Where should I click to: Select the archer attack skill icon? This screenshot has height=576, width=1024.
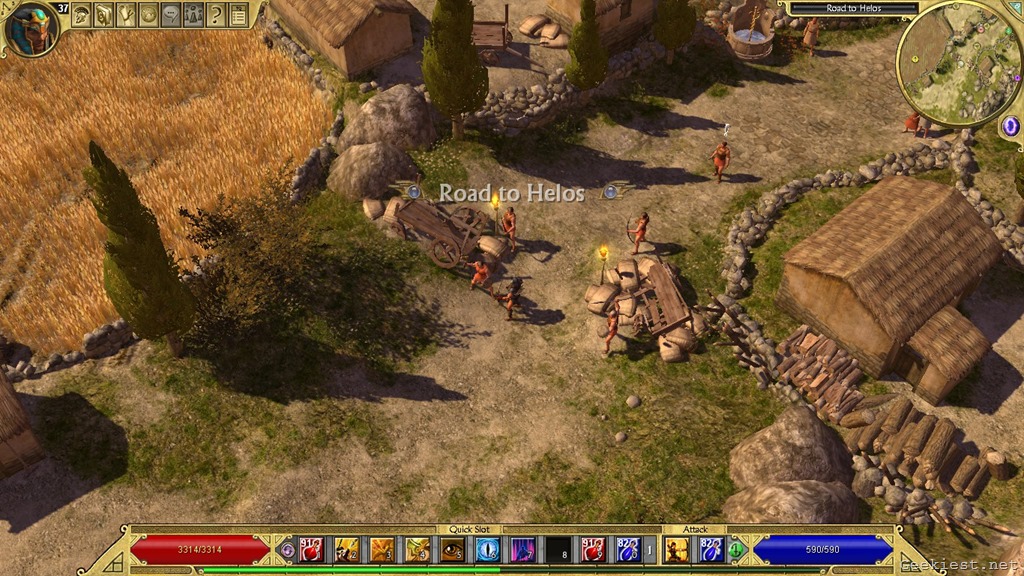pos(677,549)
